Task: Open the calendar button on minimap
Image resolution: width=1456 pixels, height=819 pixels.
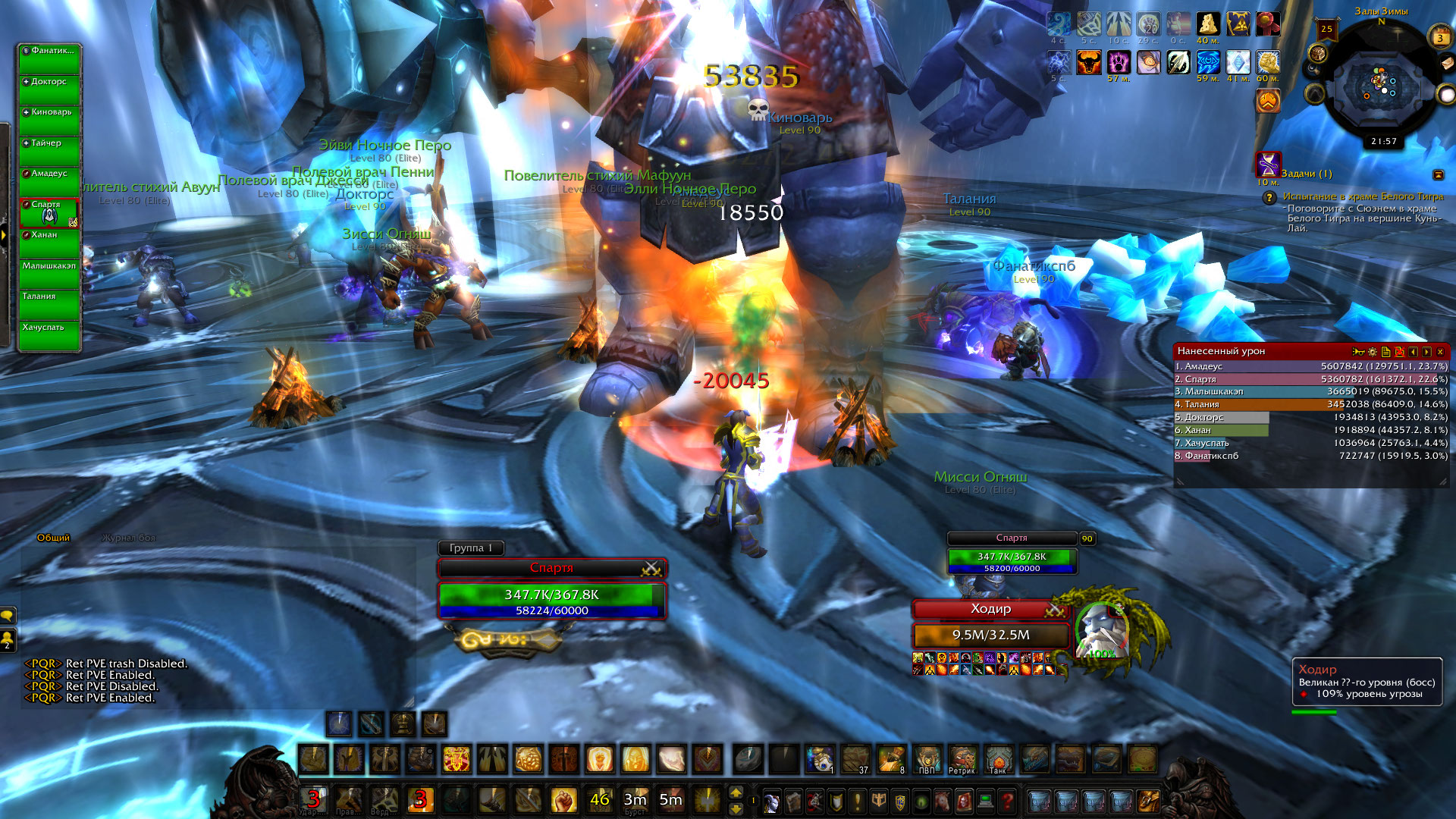Action: point(1440,37)
